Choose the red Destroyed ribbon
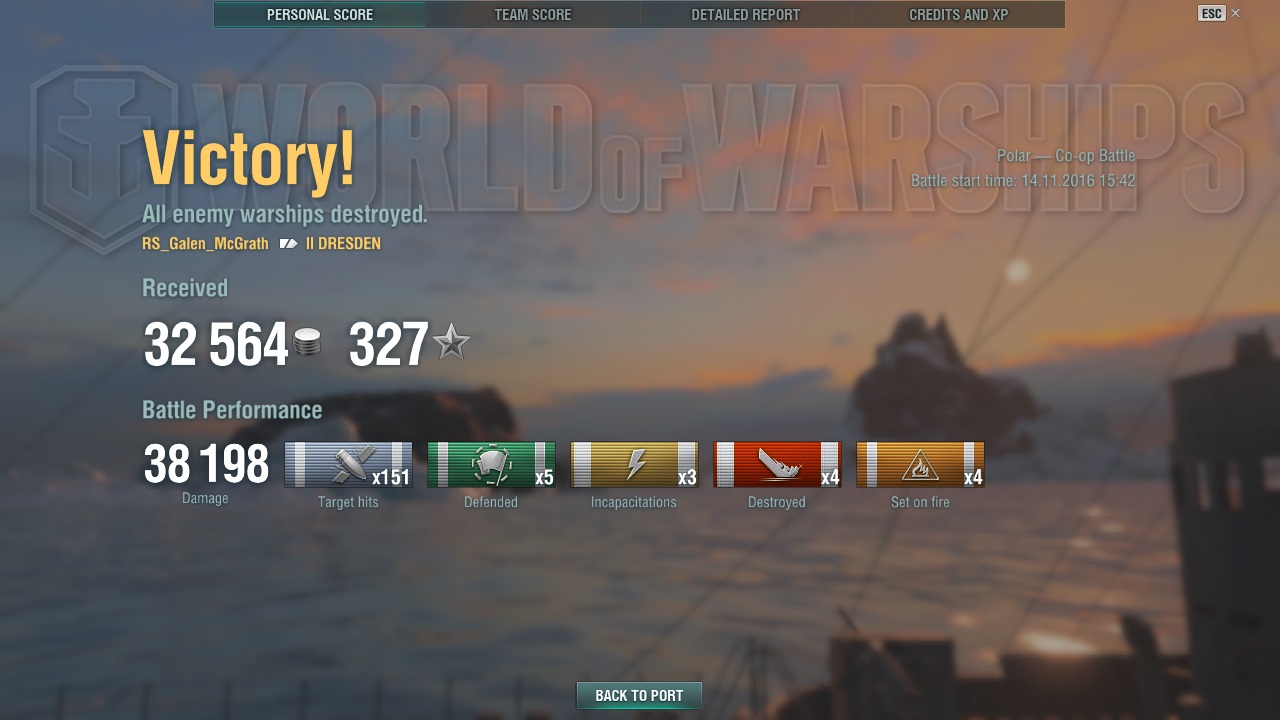 point(777,465)
